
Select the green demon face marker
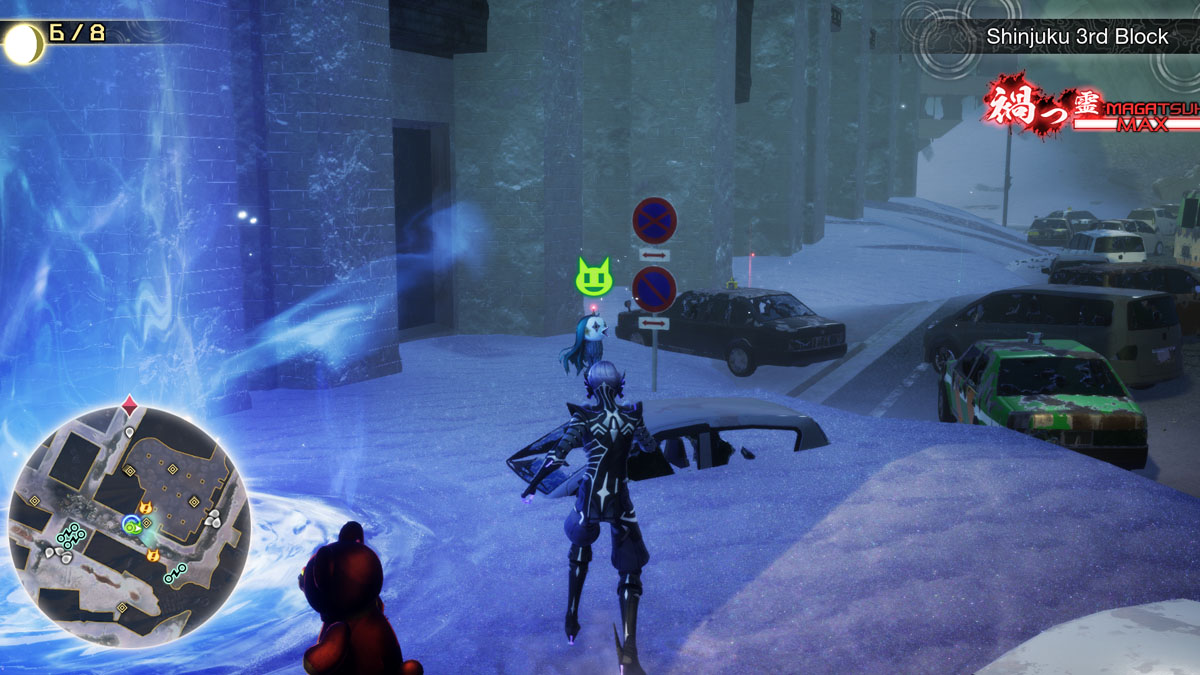(593, 275)
